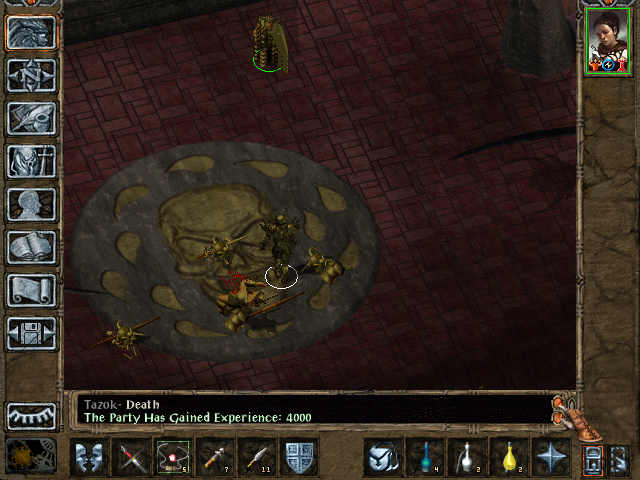
Task: Activate the shield guard icon
Action: point(299,457)
